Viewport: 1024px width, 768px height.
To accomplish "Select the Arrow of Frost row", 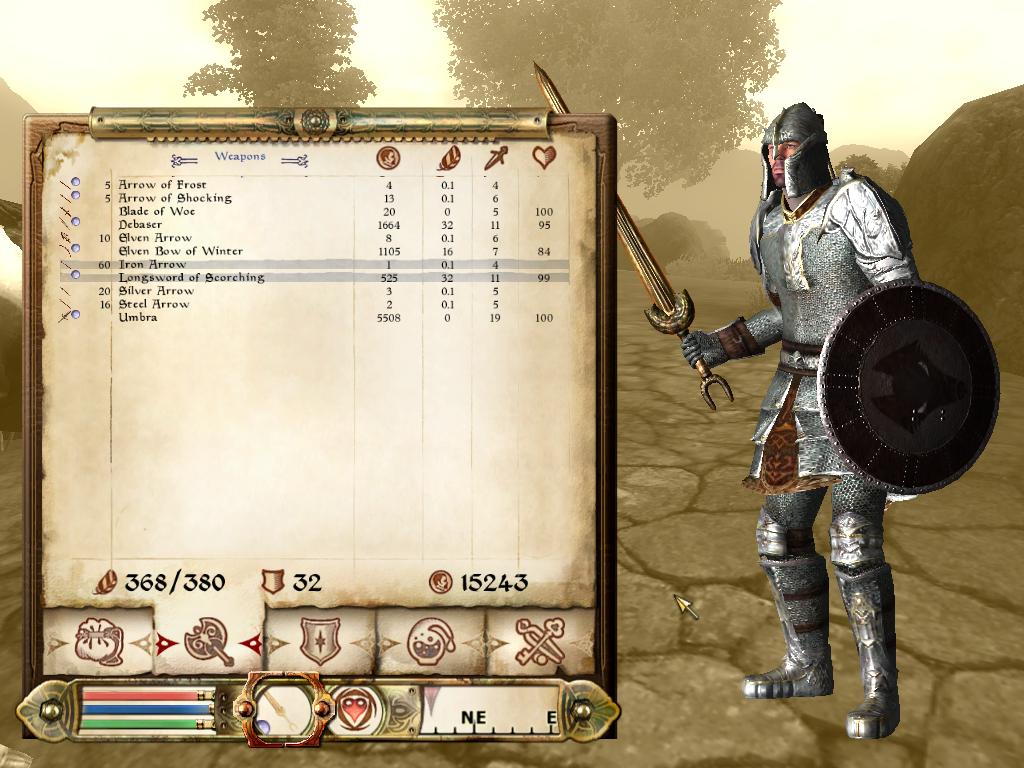I will coord(162,185).
